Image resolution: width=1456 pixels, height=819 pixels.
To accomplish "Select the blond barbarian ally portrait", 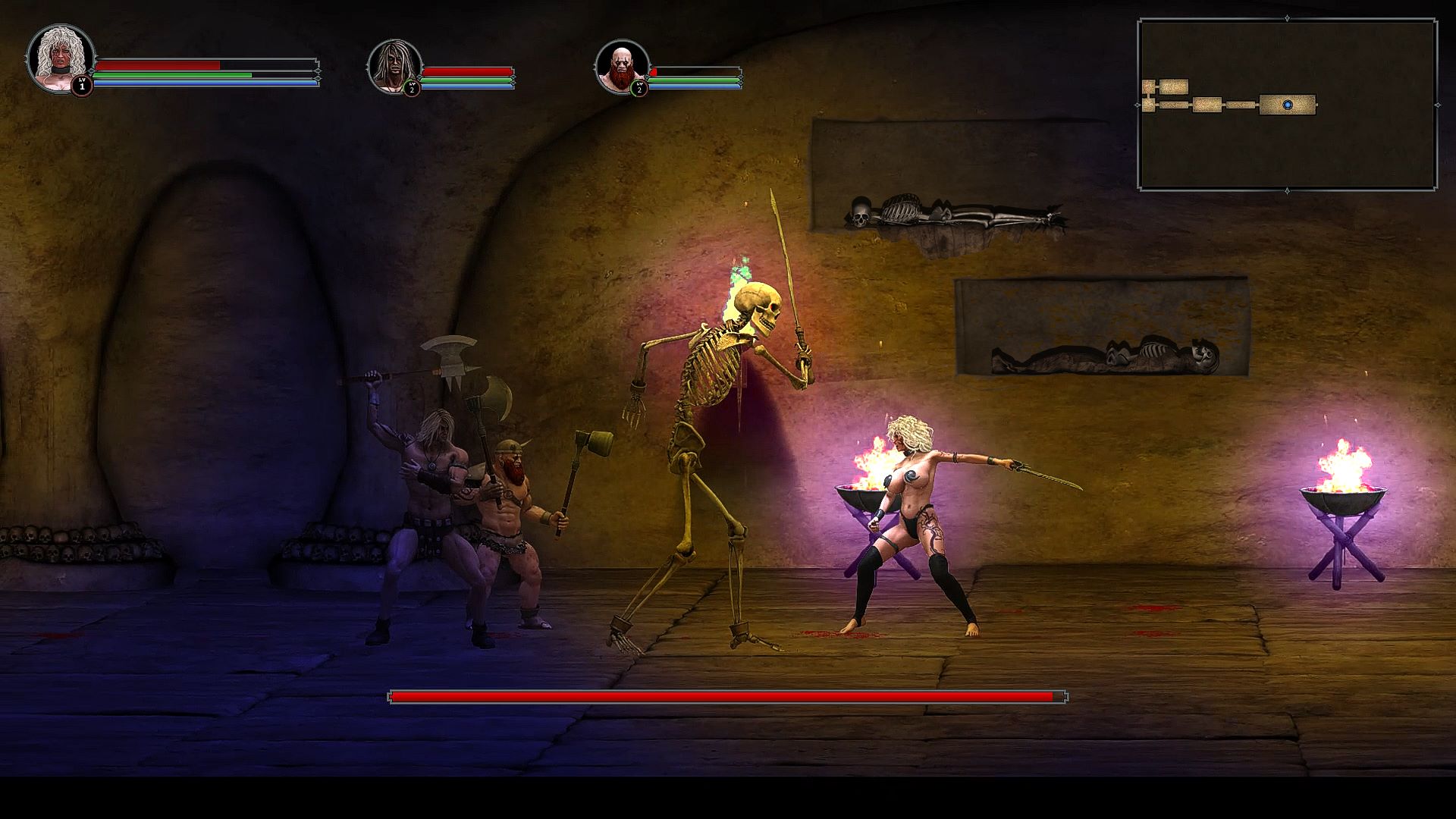I will [394, 67].
